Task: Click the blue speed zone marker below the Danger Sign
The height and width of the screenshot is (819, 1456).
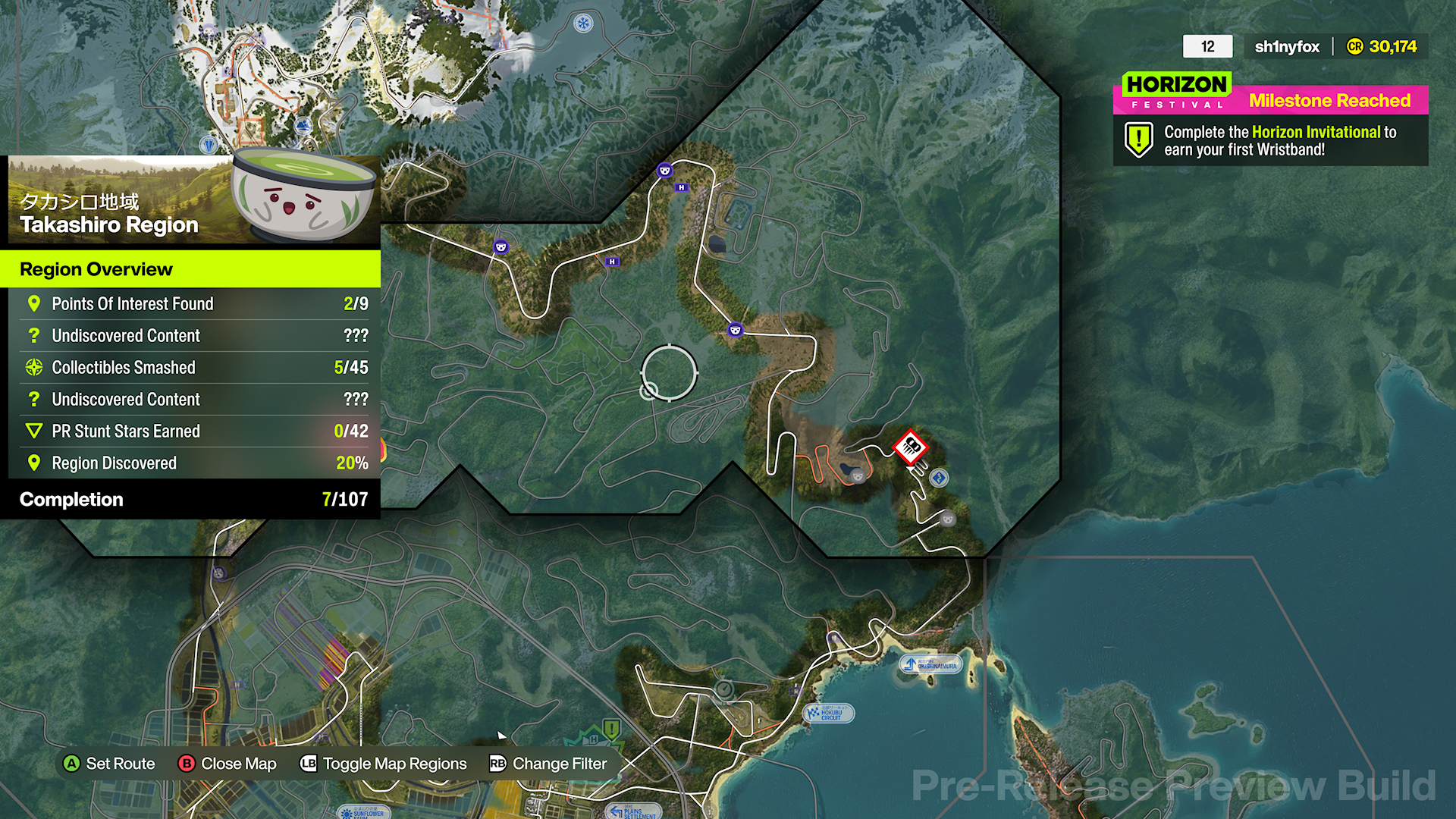Action: click(x=937, y=477)
